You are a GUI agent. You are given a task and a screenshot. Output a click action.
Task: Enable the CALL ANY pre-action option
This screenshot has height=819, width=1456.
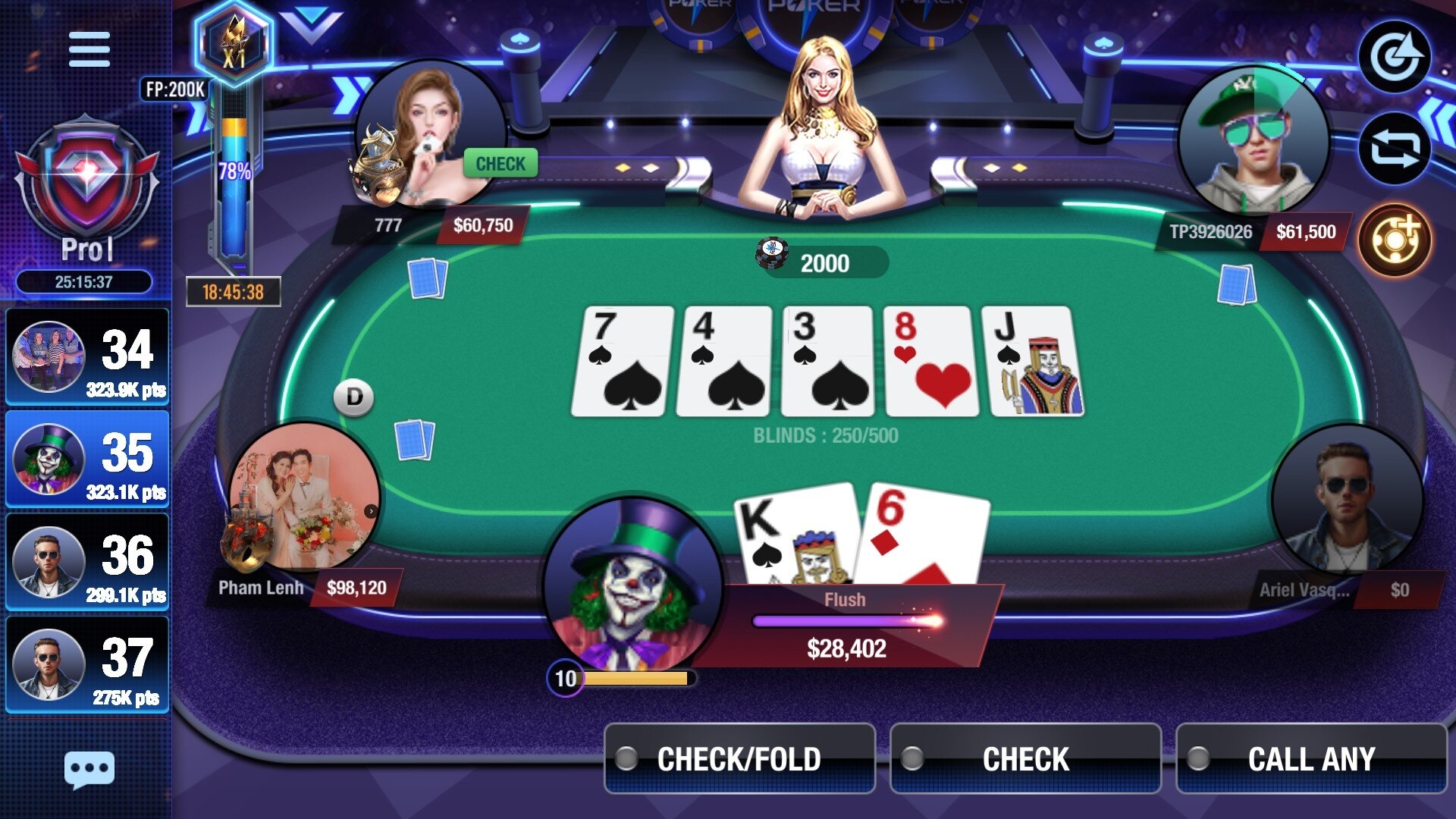point(1311,758)
